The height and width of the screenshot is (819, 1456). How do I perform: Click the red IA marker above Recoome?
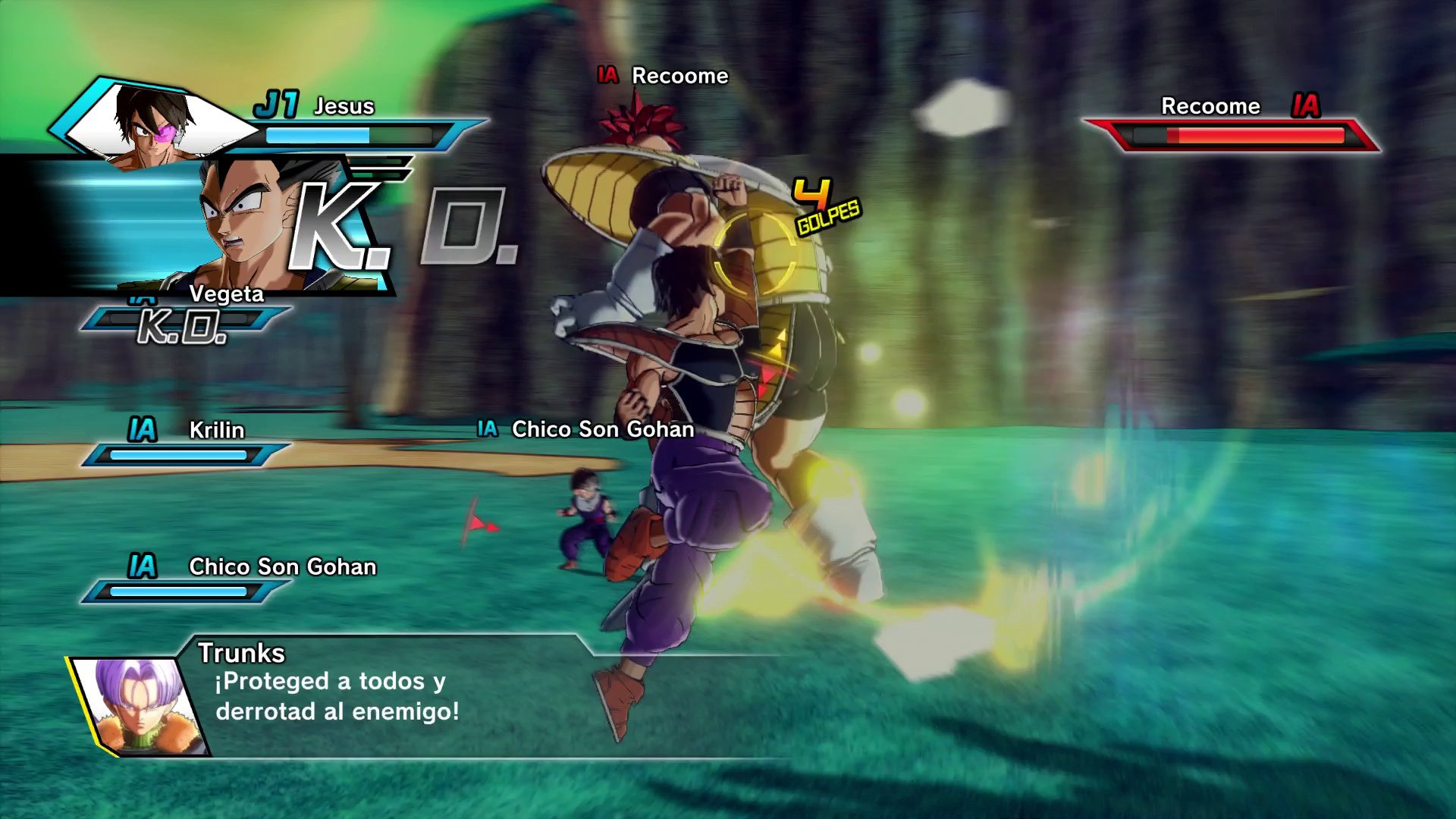[x=607, y=76]
